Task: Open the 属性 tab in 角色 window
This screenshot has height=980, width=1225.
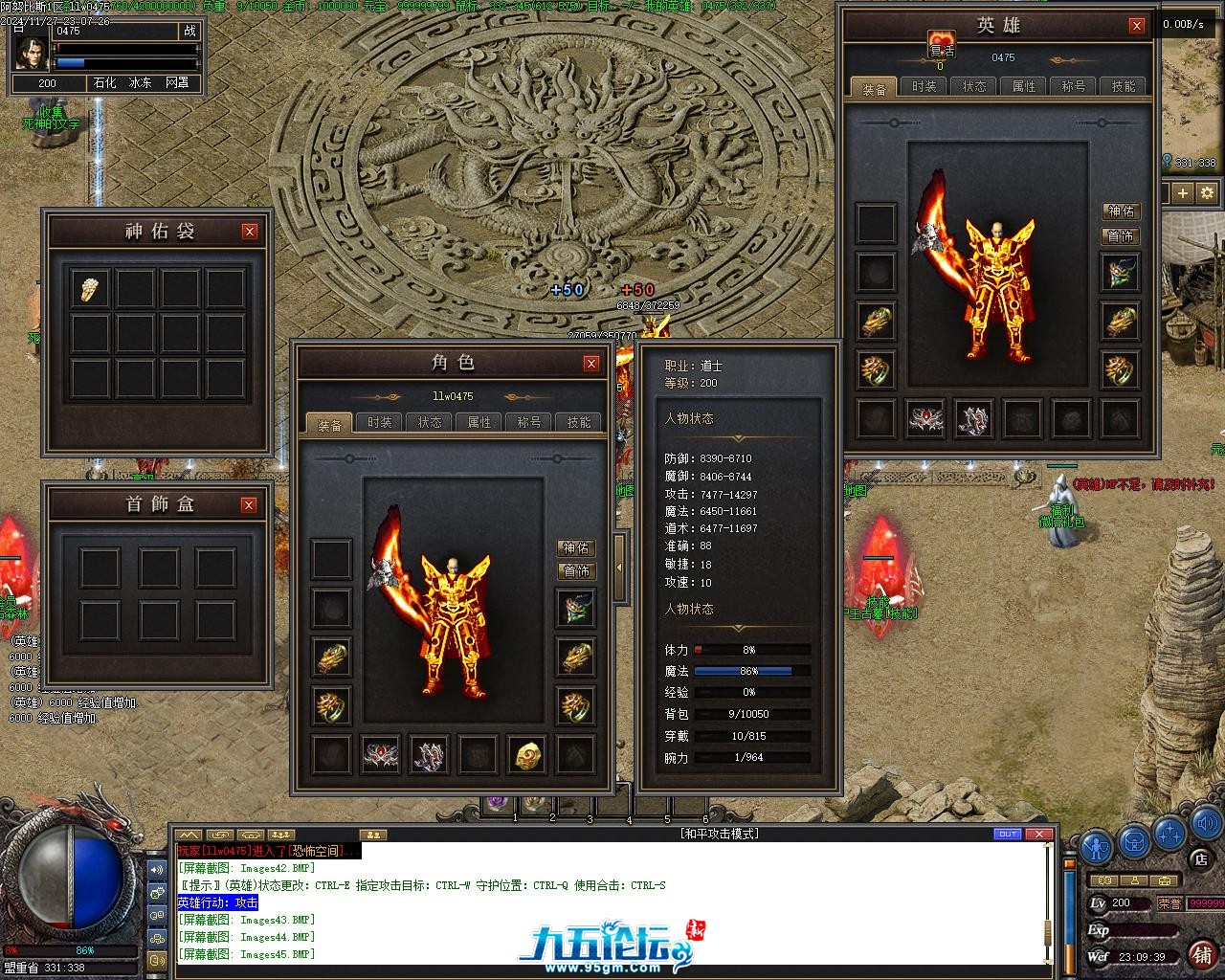Action: click(479, 422)
